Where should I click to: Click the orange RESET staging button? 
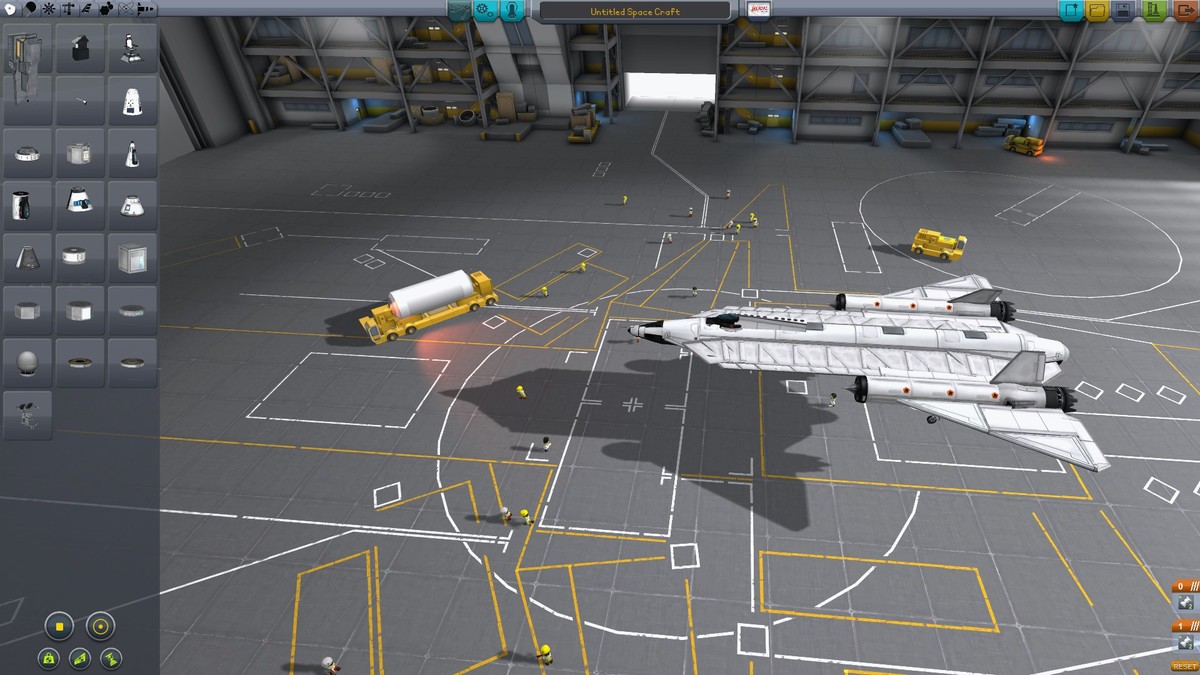click(x=1184, y=666)
